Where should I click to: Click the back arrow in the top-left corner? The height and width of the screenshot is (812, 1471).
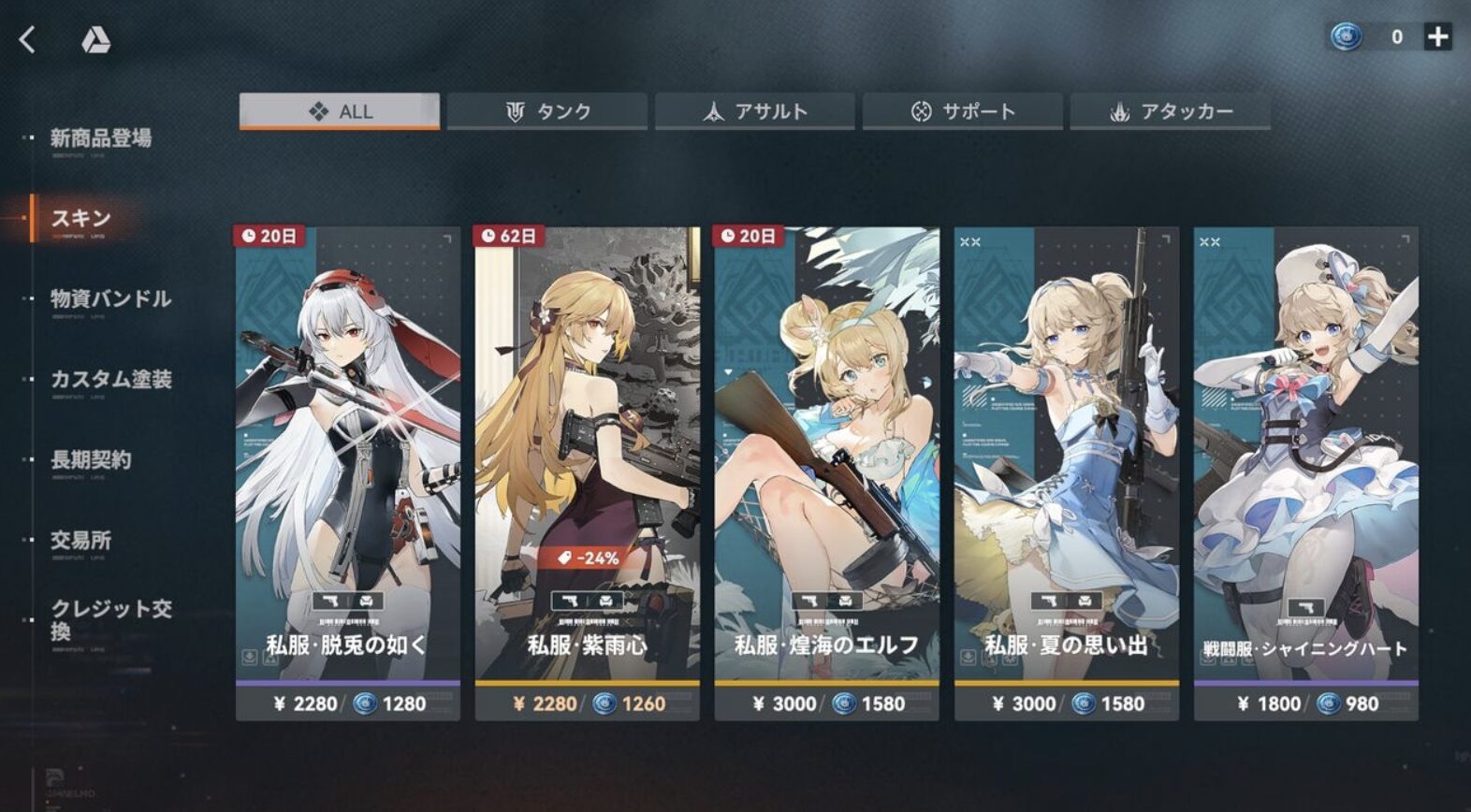(25, 37)
